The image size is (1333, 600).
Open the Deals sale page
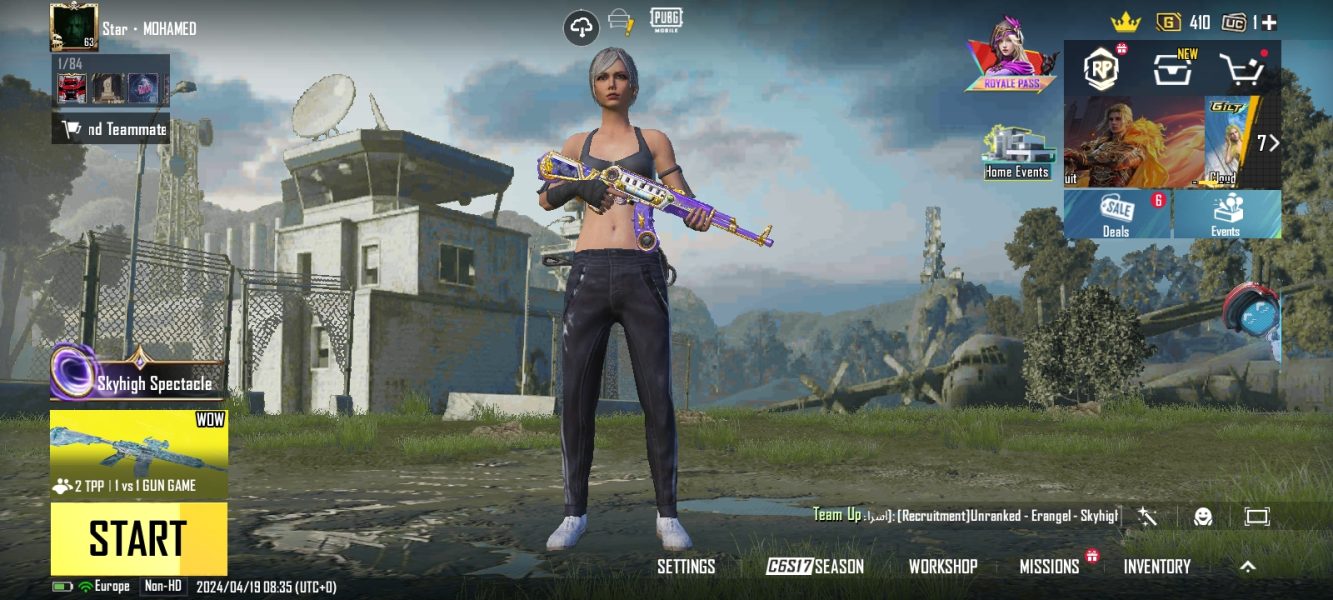[1117, 214]
